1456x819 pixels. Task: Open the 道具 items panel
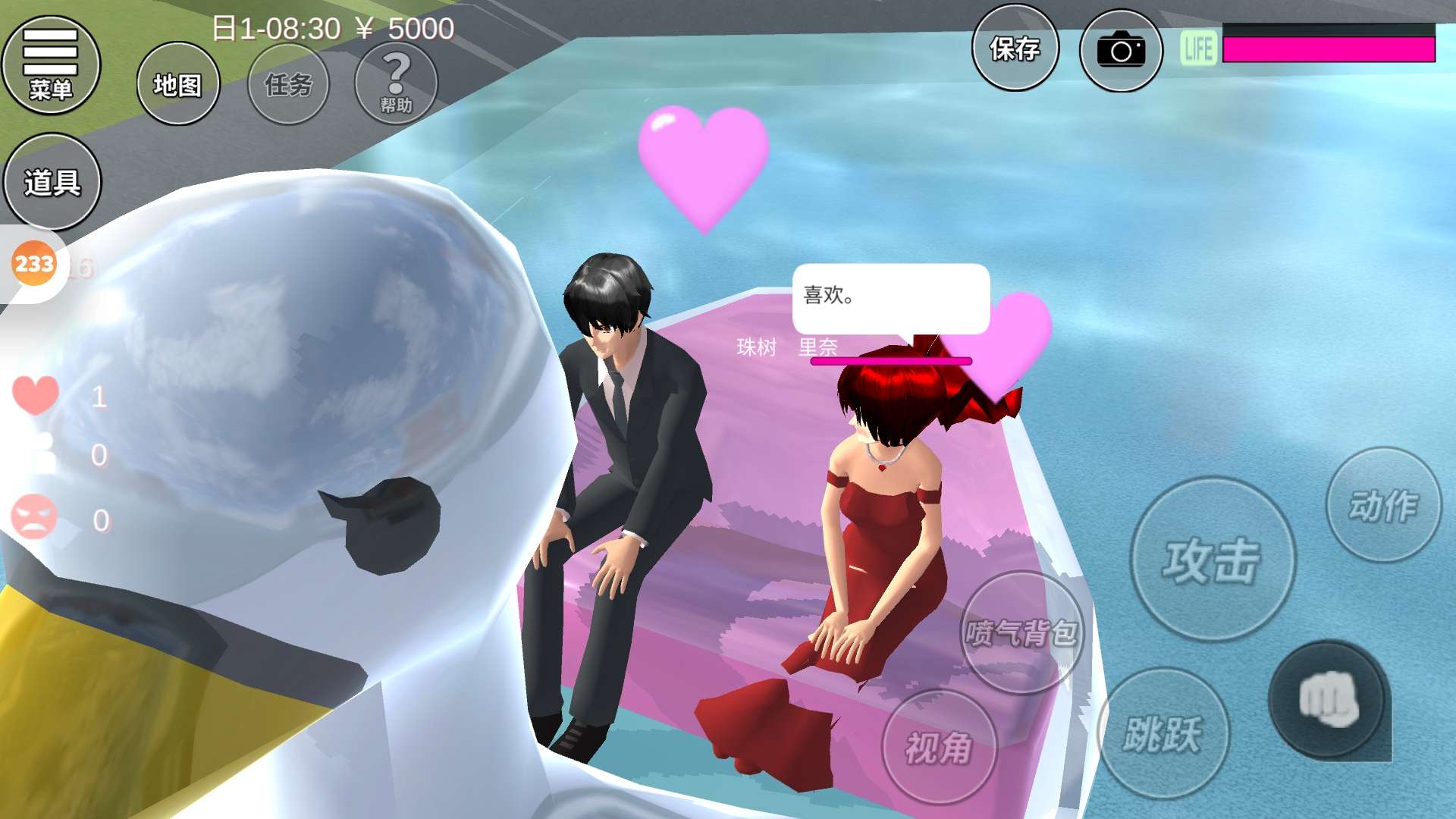pos(52,182)
